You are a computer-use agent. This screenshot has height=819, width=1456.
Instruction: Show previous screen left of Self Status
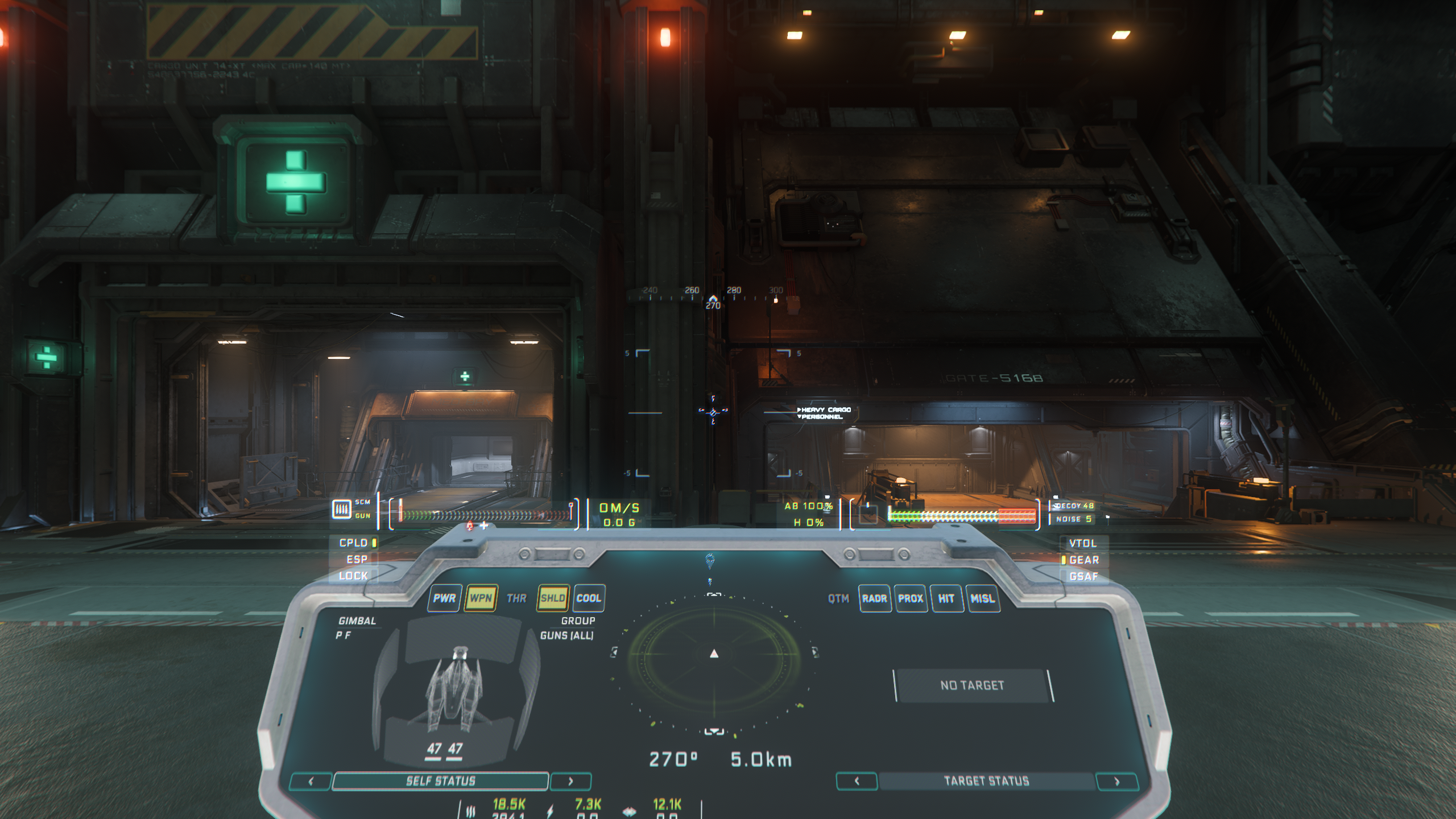coord(311,781)
